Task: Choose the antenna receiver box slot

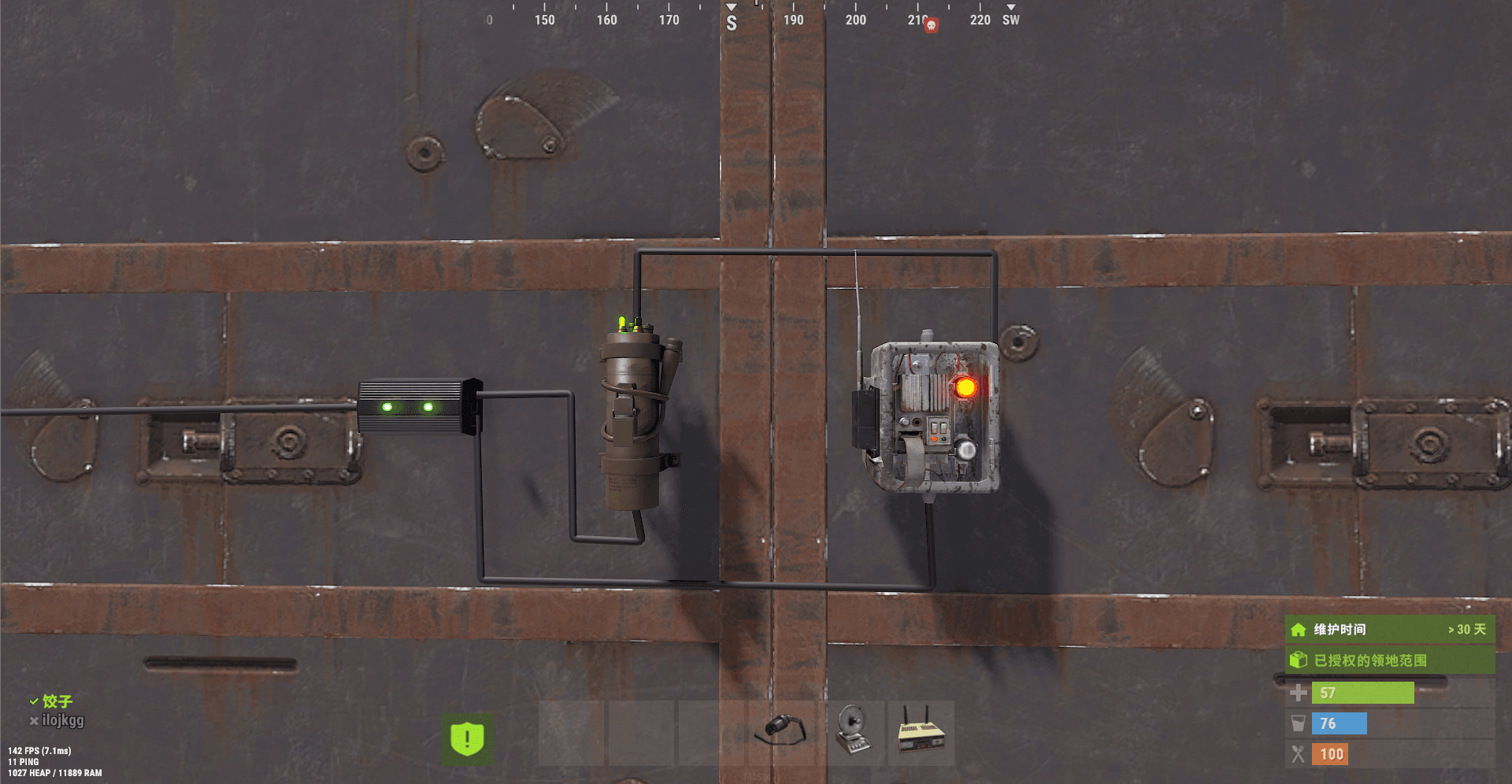Action: pyautogui.click(x=921, y=733)
